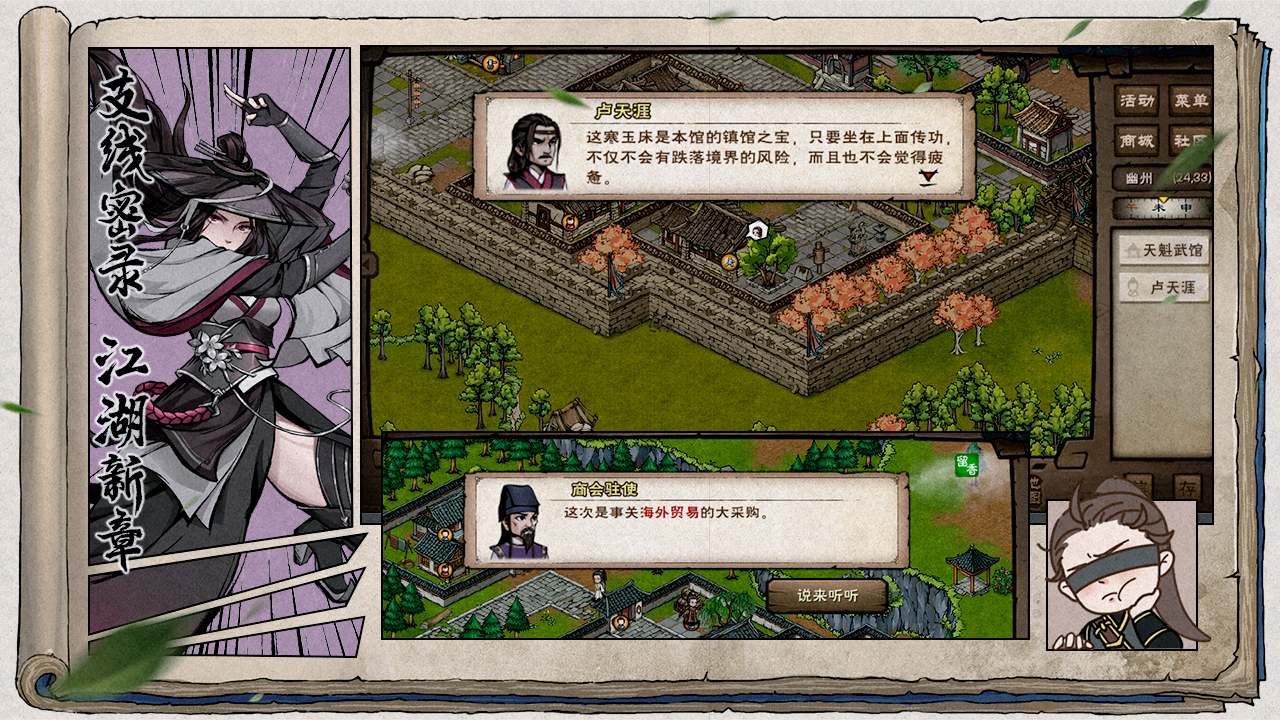The image size is (1280, 720).
Task: Expand the time bar via the yellow arrow
Action: (1163, 197)
